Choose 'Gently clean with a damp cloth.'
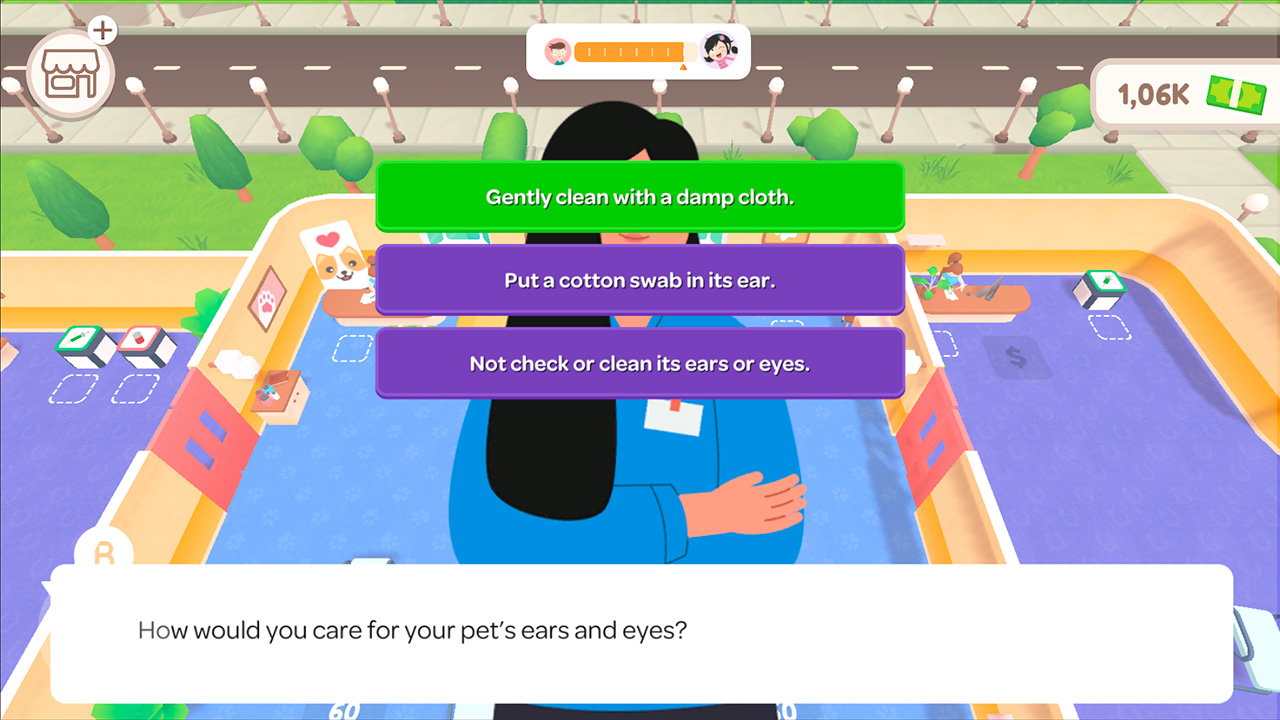The width and height of the screenshot is (1280, 720). [640, 197]
